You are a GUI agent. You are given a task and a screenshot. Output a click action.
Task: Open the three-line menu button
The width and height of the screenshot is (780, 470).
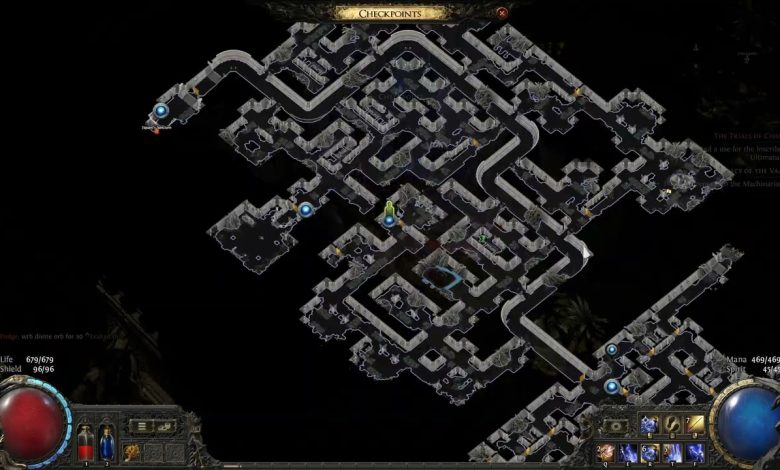(143, 426)
